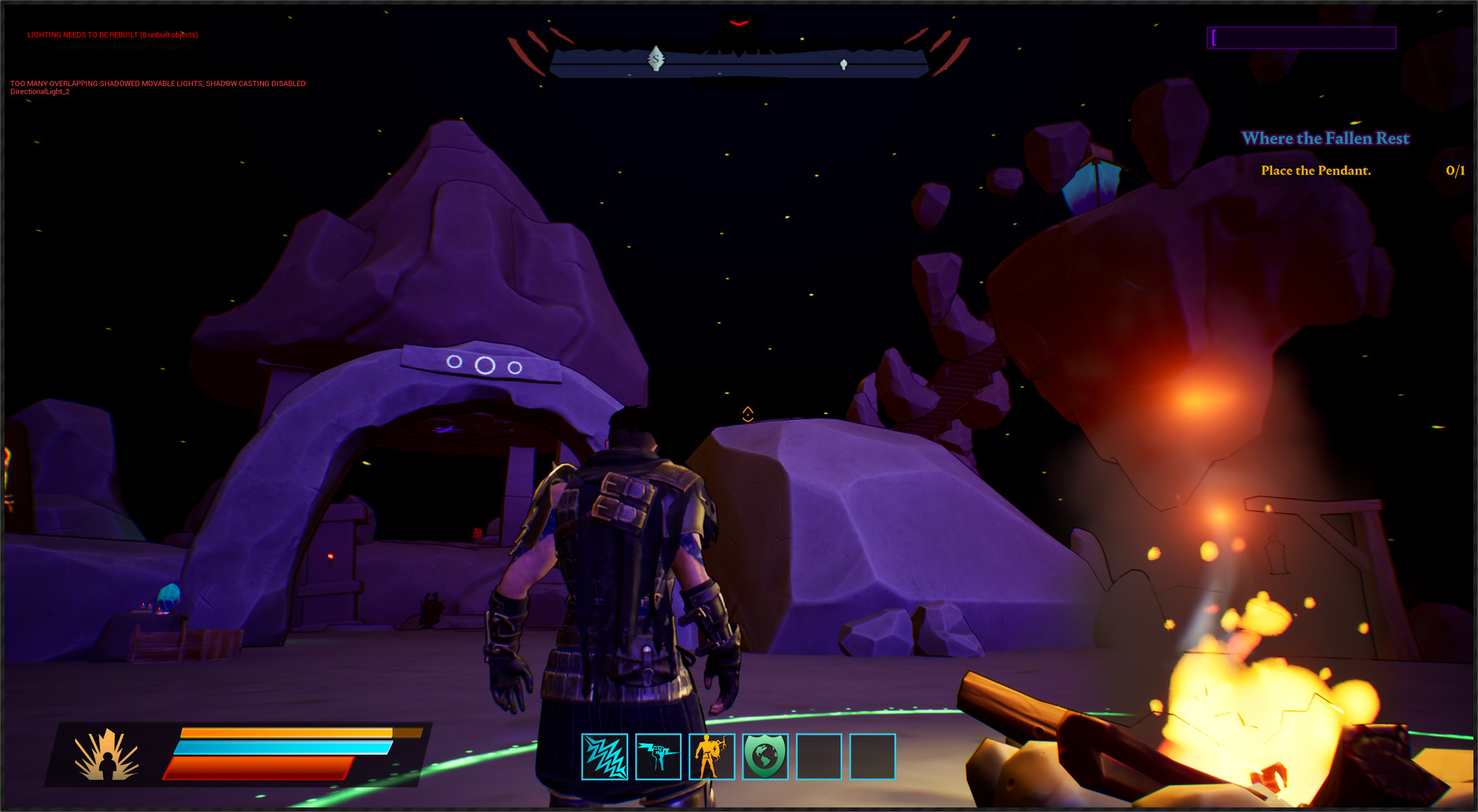The width and height of the screenshot is (1478, 812).
Task: Select the first empty ability slot
Action: (819, 757)
